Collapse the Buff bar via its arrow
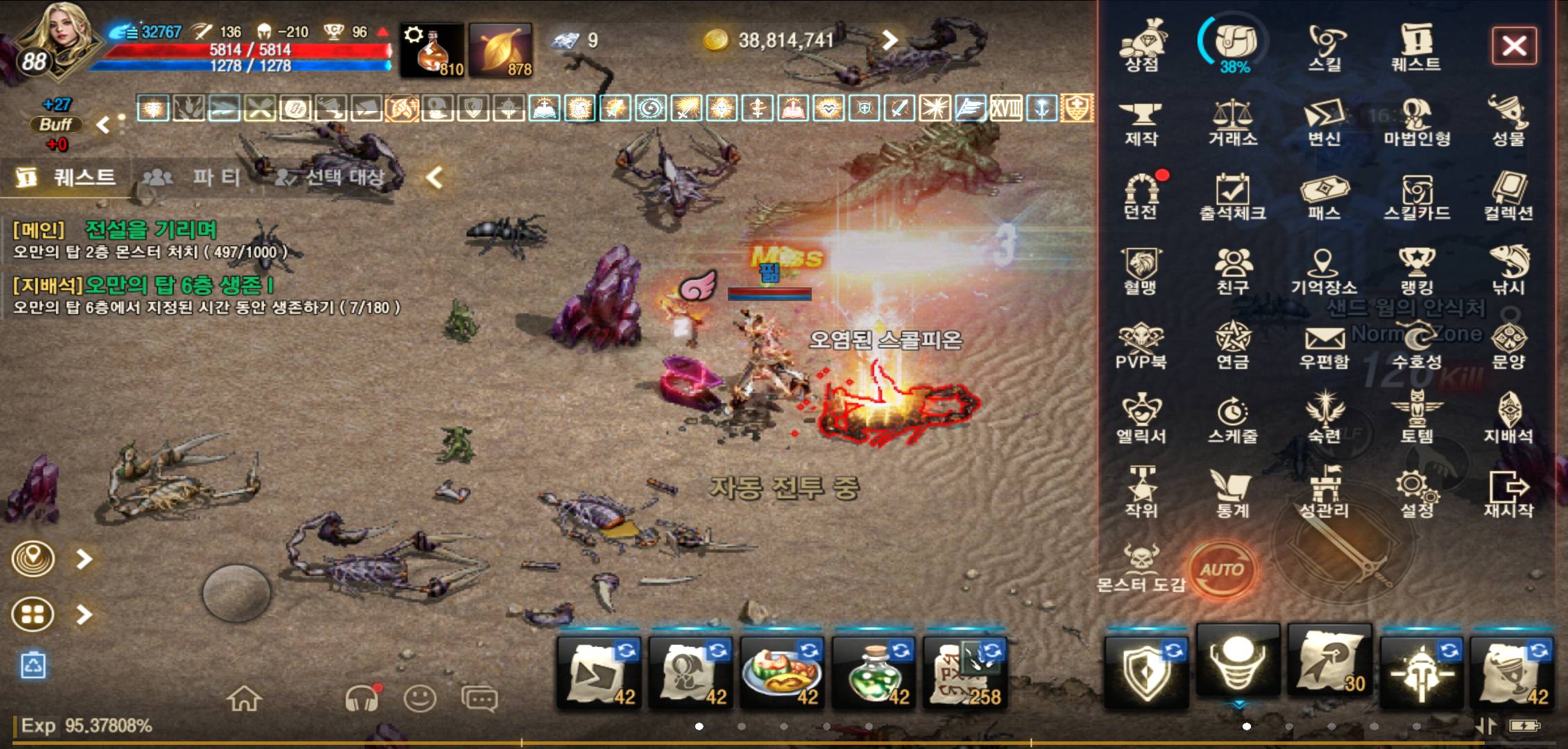1568x749 pixels. (101, 123)
